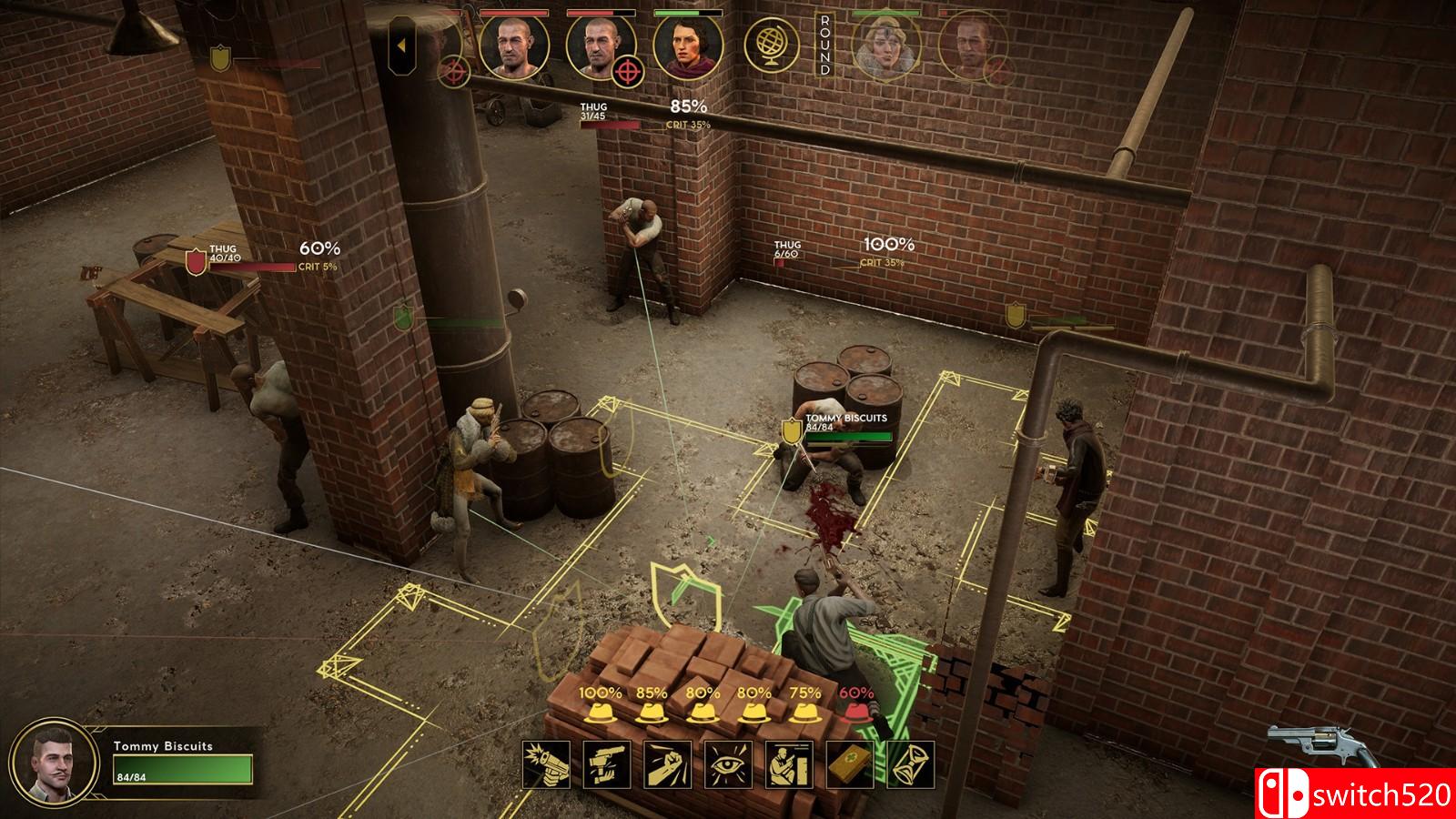Screen dimensions: 1456x819
Task: Select the reload weapon ability
Action: pyautogui.click(x=607, y=764)
